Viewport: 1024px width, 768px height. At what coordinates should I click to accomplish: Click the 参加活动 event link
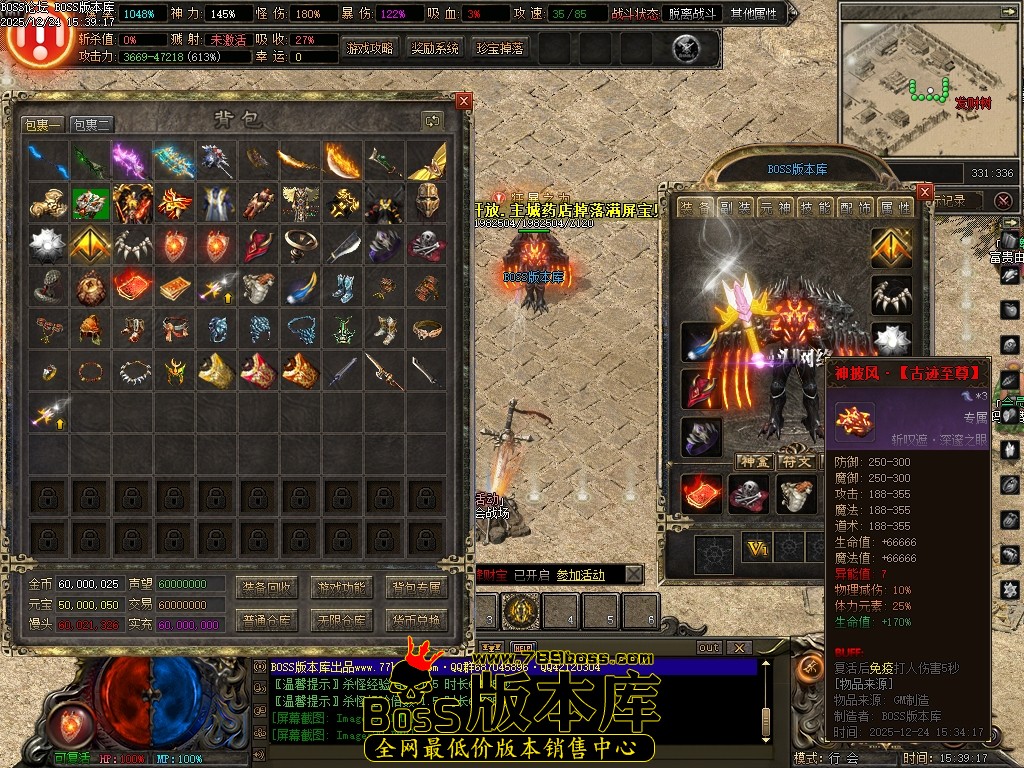580,575
